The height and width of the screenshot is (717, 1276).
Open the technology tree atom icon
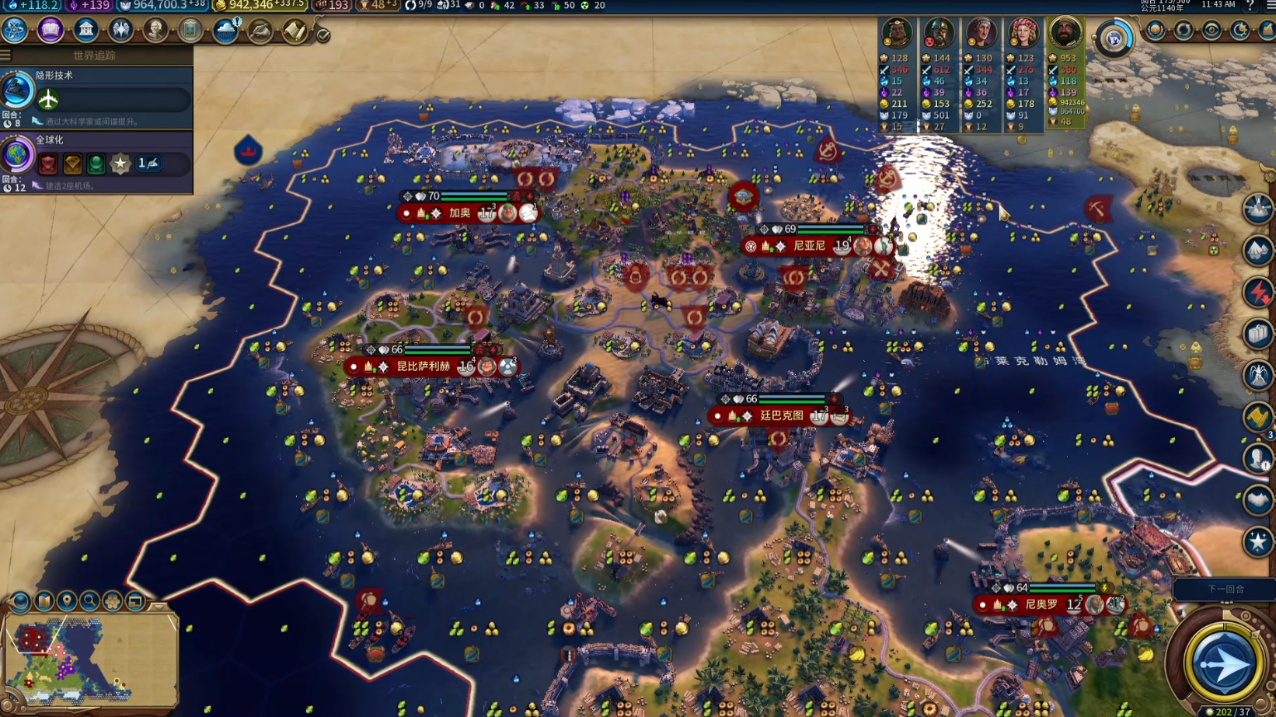[x=16, y=30]
